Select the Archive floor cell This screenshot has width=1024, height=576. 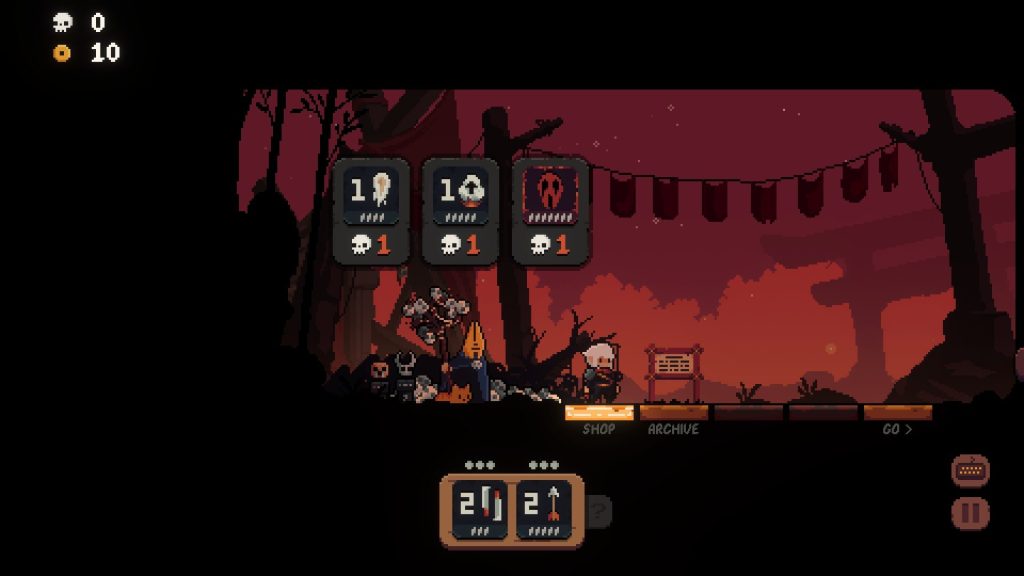673,412
